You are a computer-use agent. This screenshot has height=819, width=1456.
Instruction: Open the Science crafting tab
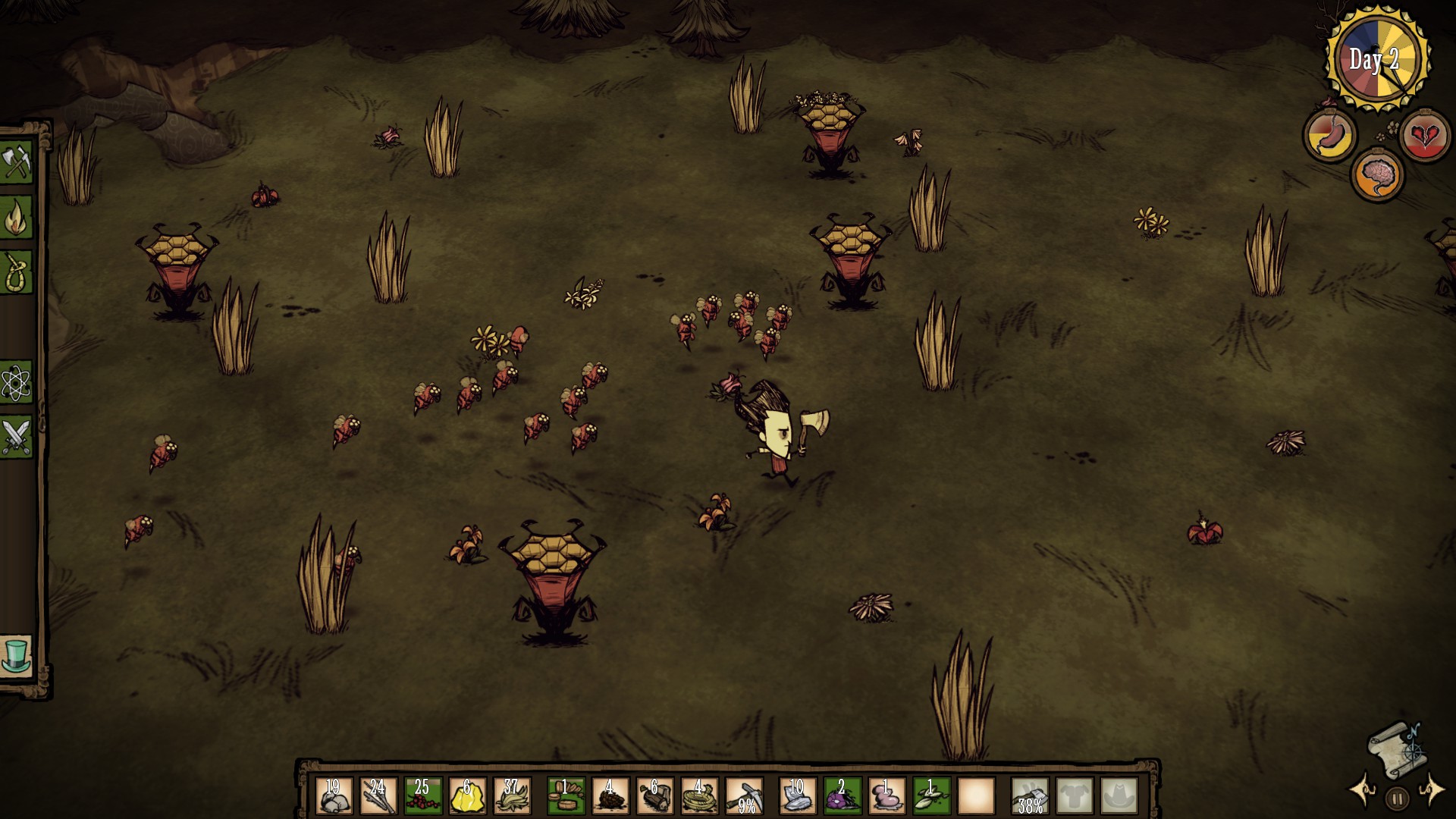coord(17,382)
